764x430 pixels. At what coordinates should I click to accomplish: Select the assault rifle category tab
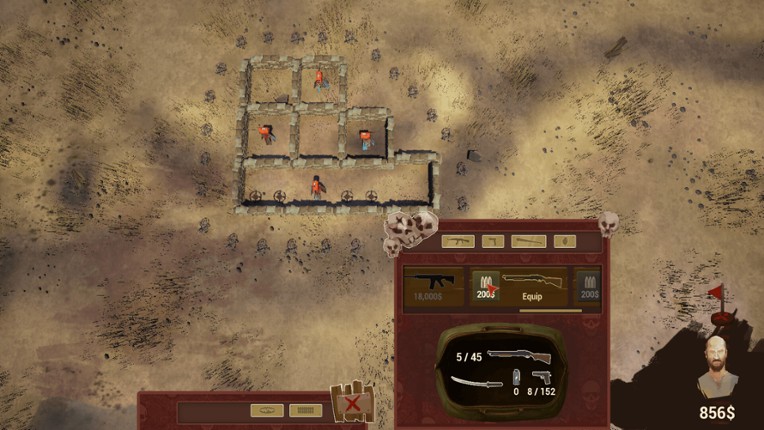point(457,241)
